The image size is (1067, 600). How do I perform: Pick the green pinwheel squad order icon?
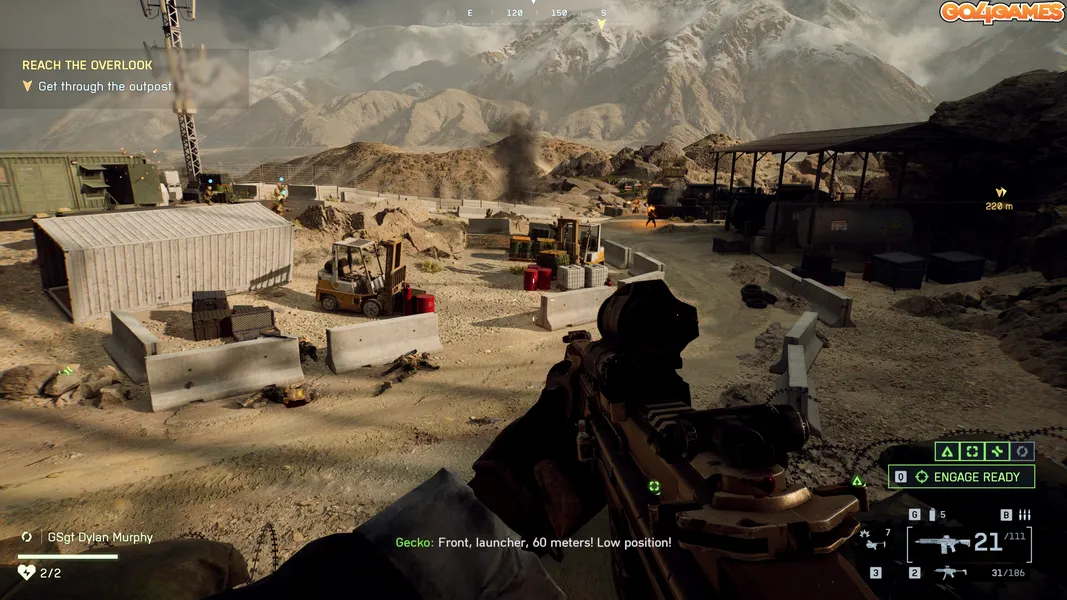pos(996,452)
